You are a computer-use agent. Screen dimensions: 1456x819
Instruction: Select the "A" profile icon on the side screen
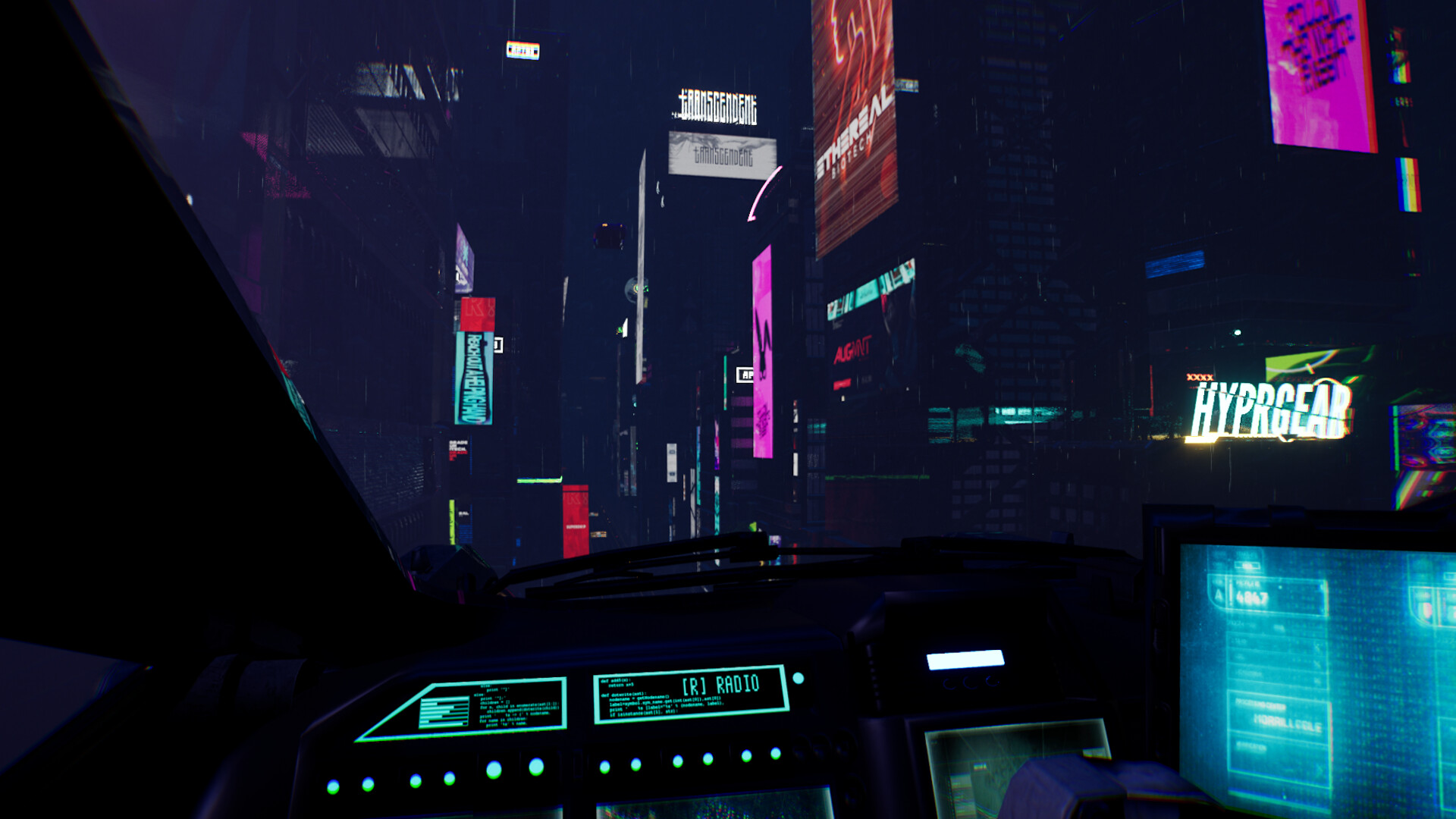point(1219,596)
